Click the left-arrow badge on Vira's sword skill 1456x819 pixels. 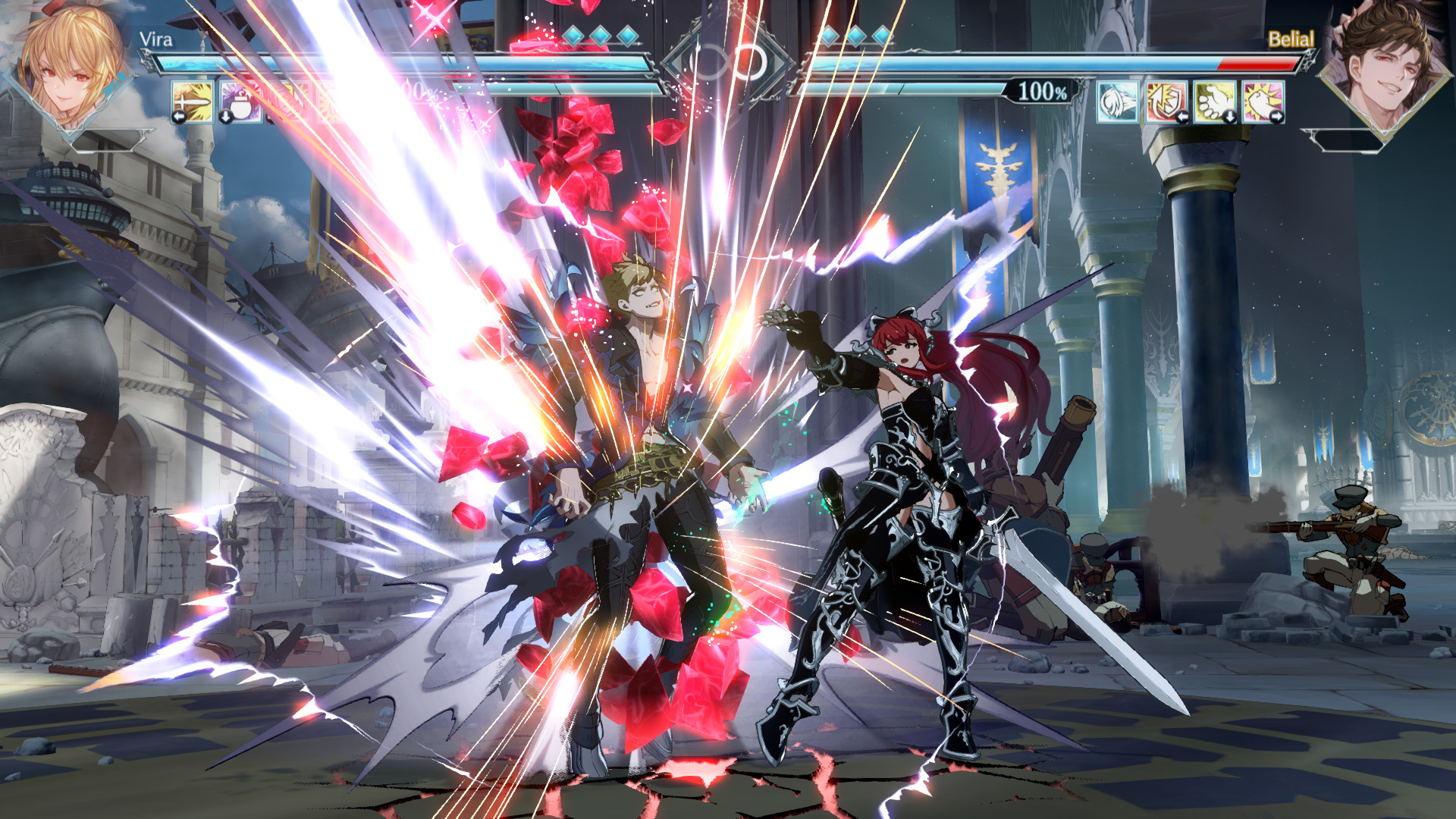tap(179, 116)
